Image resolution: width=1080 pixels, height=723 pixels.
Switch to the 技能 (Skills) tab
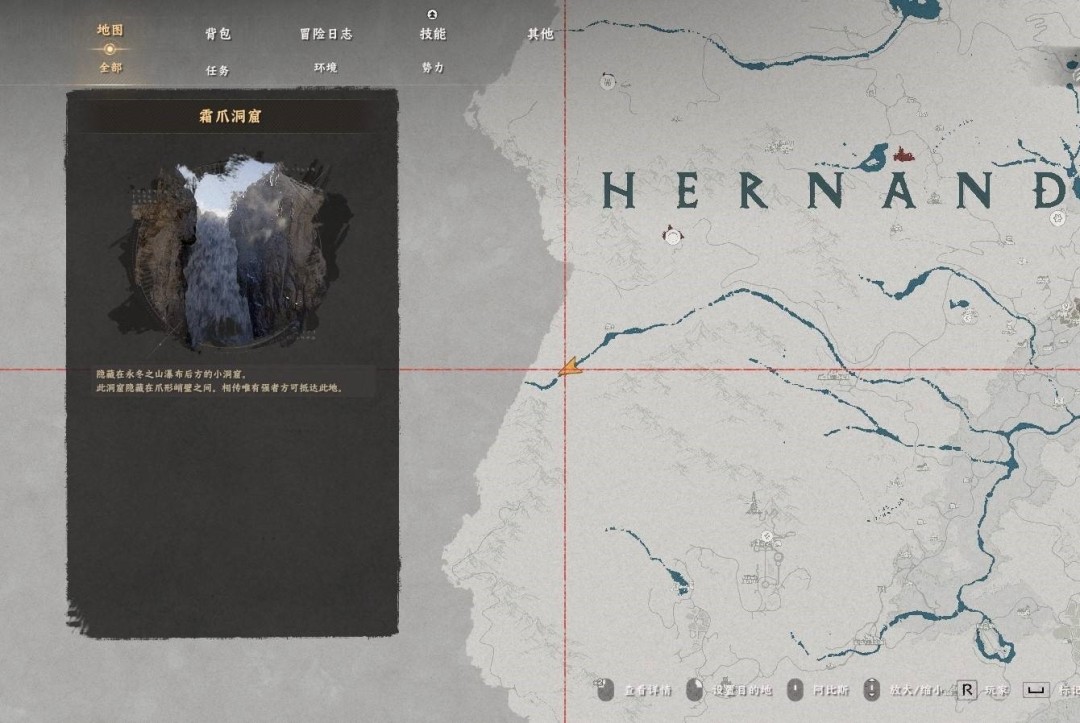tap(433, 34)
